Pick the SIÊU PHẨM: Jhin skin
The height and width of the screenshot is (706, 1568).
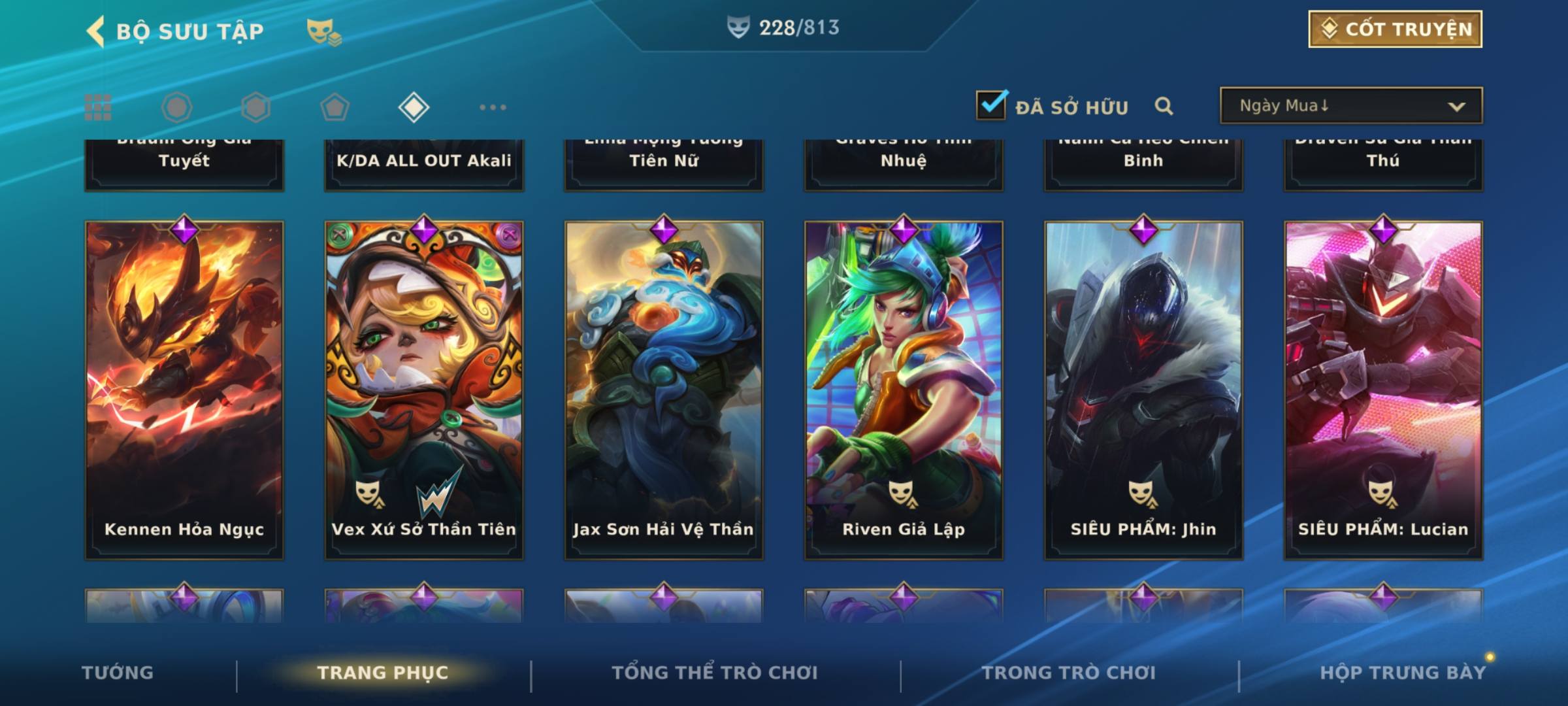(x=1143, y=390)
